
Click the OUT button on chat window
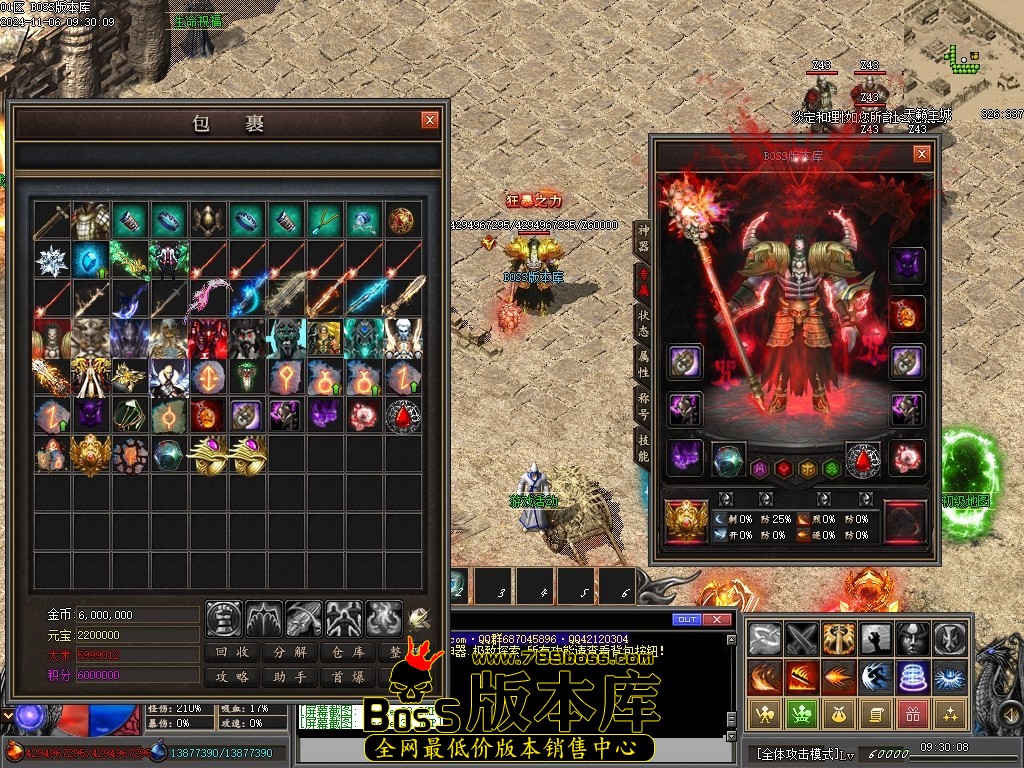686,620
